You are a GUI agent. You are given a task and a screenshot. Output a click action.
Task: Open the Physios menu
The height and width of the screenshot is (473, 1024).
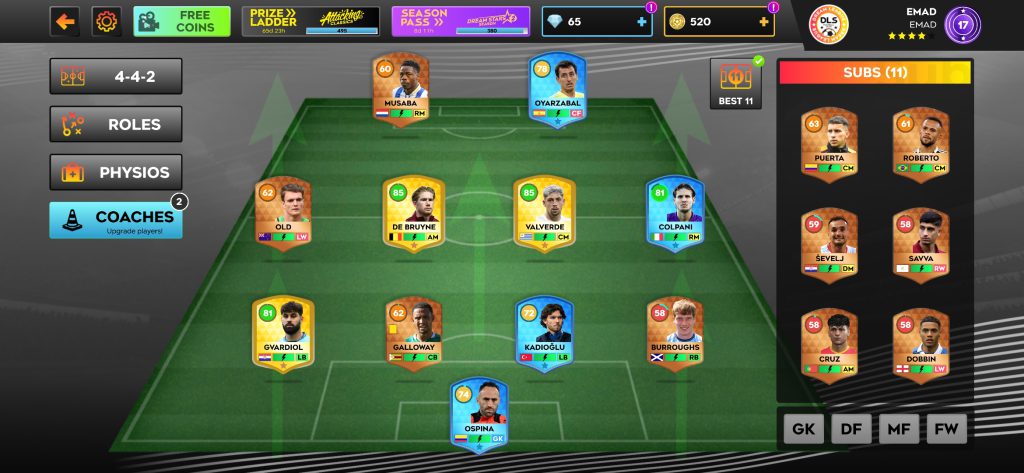pyautogui.click(x=116, y=172)
